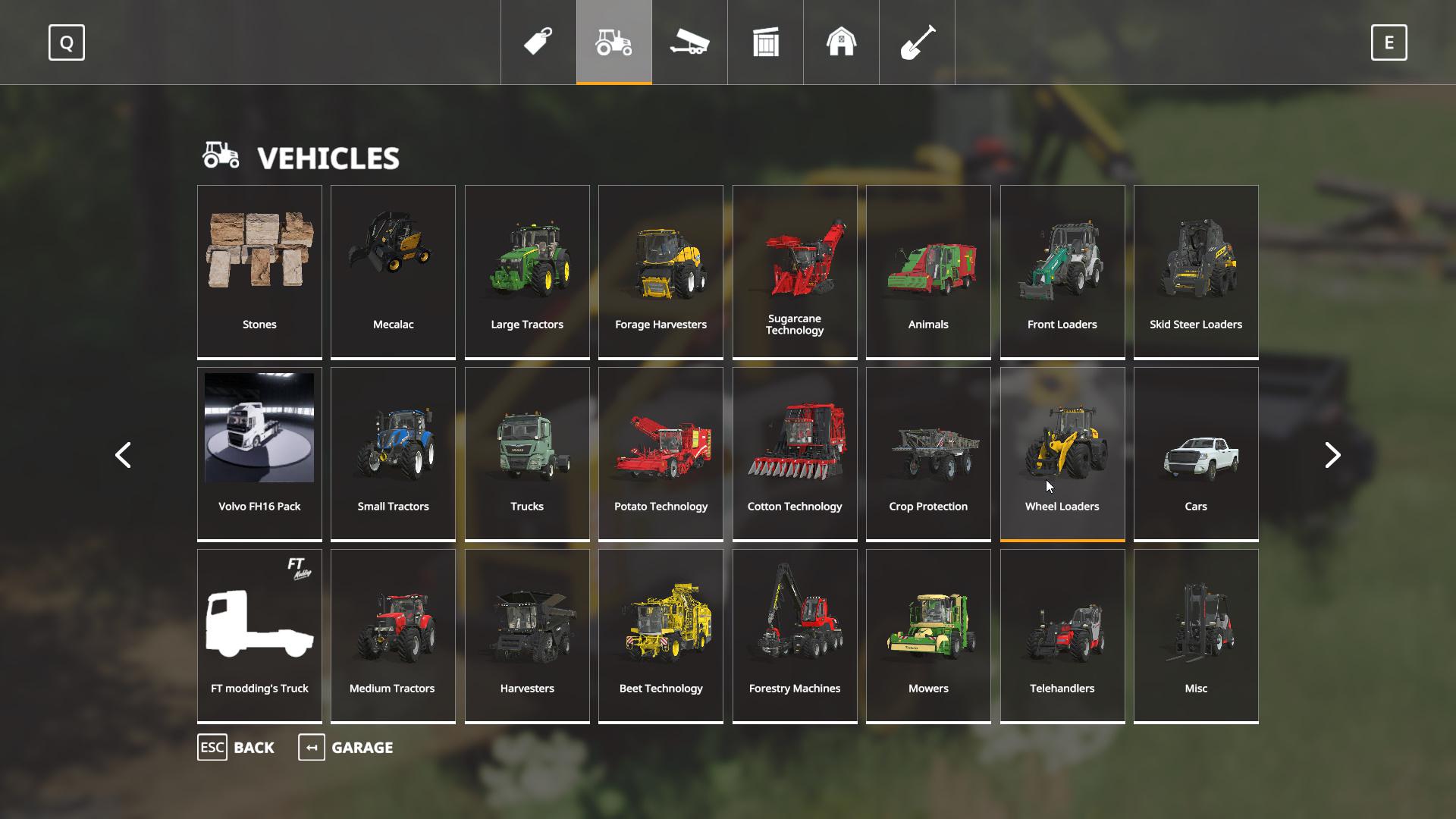Show the Misc vehicles category
This screenshot has width=1456, height=819.
(1196, 635)
